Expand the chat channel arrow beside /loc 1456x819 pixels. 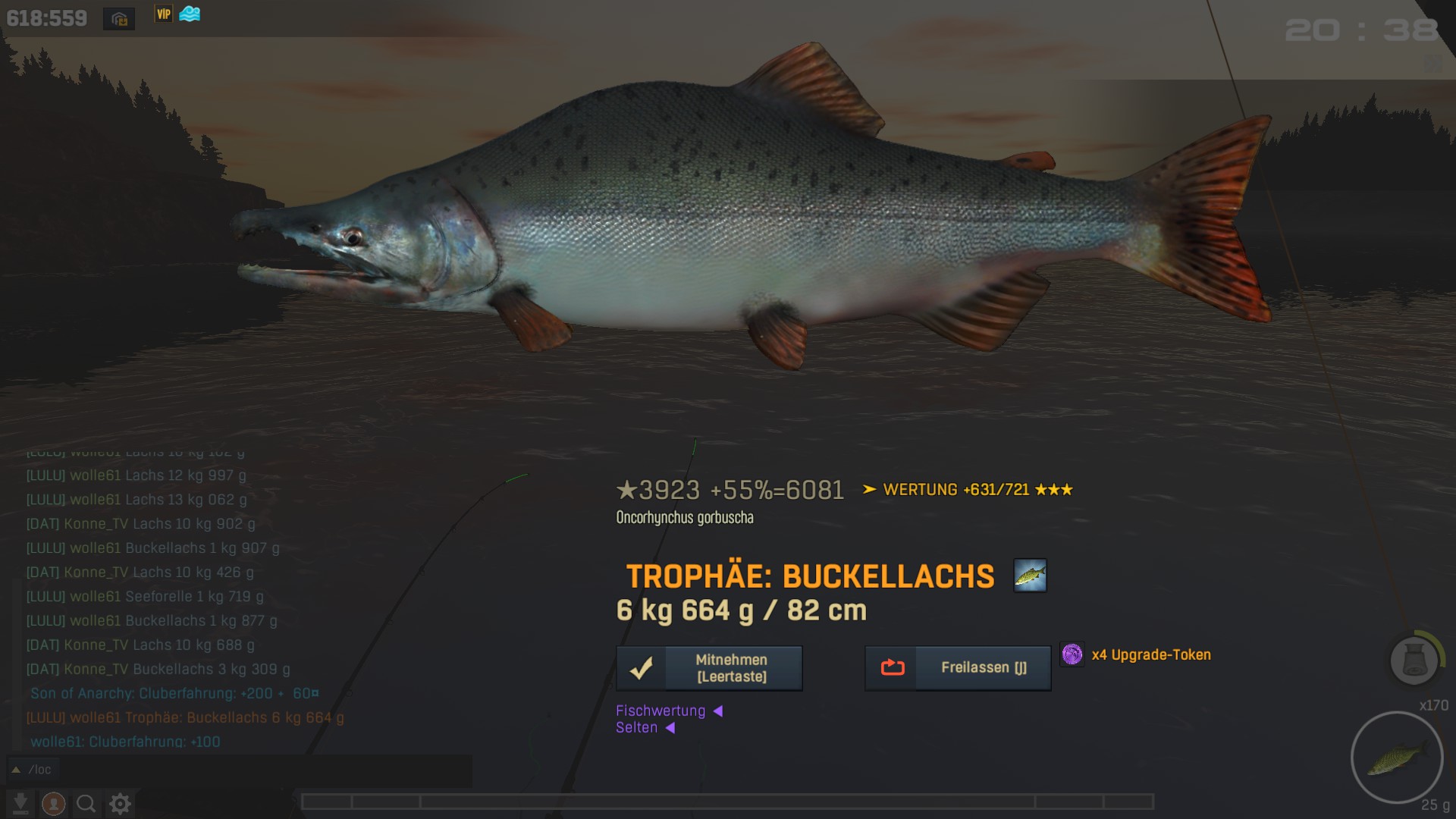click(x=15, y=770)
